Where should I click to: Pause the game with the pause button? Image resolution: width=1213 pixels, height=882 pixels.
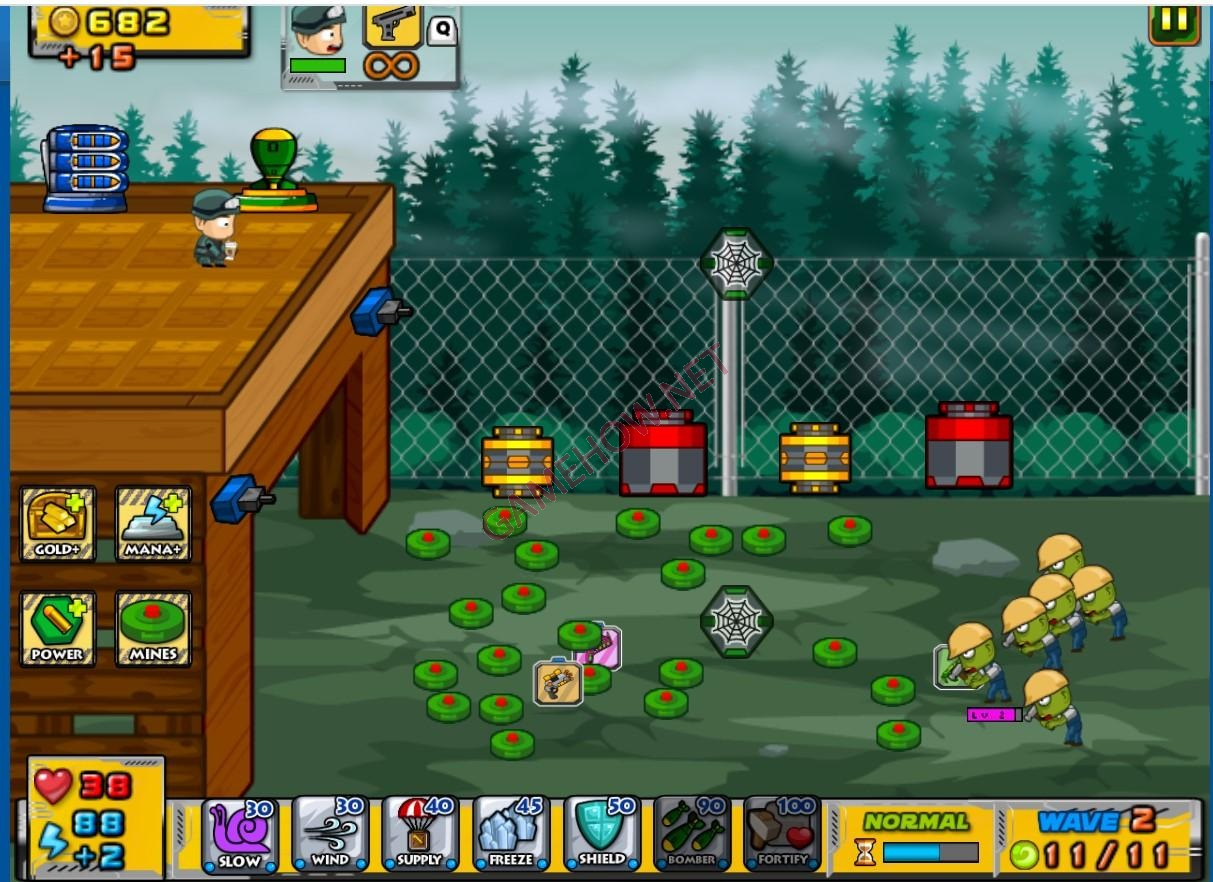pos(1173,22)
